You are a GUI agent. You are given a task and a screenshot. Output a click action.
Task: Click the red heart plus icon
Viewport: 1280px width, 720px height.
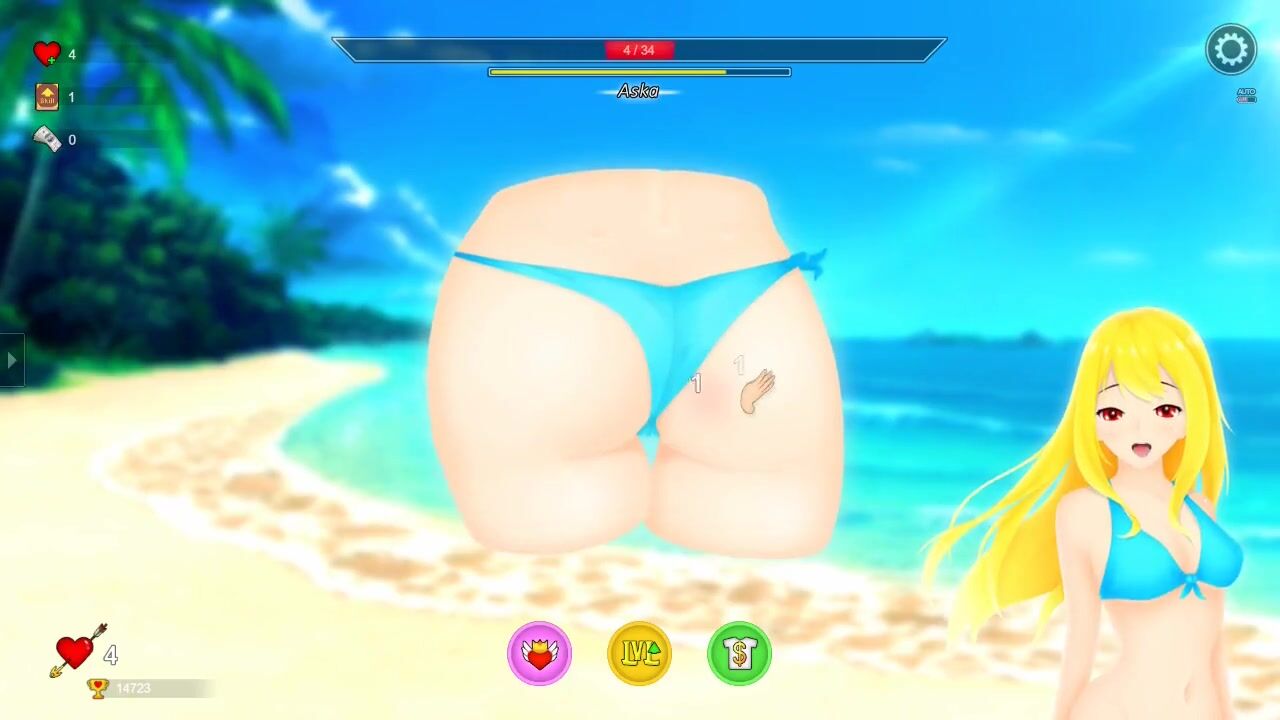click(x=47, y=54)
